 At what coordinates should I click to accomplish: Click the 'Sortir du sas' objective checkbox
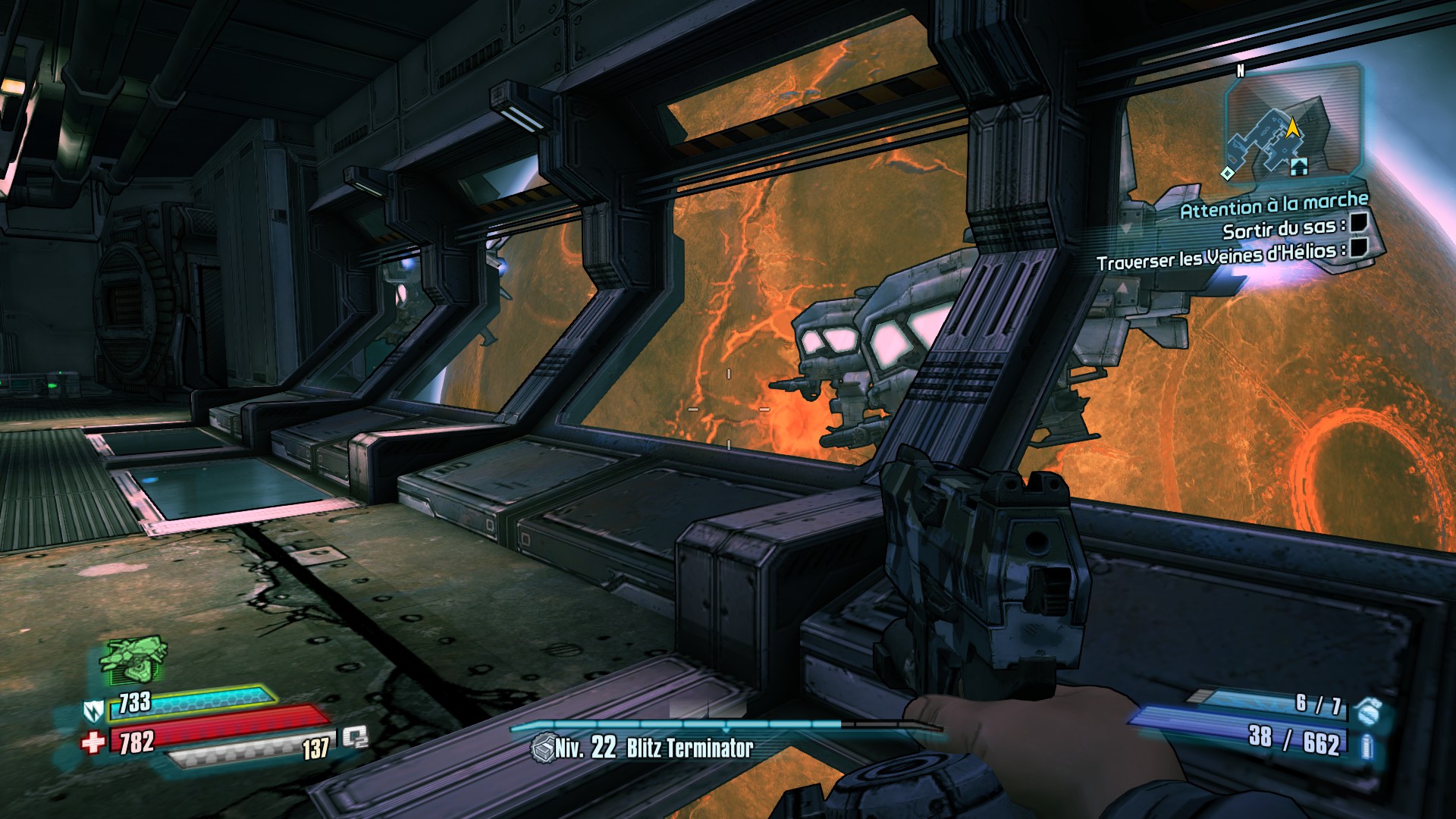pyautogui.click(x=1358, y=222)
